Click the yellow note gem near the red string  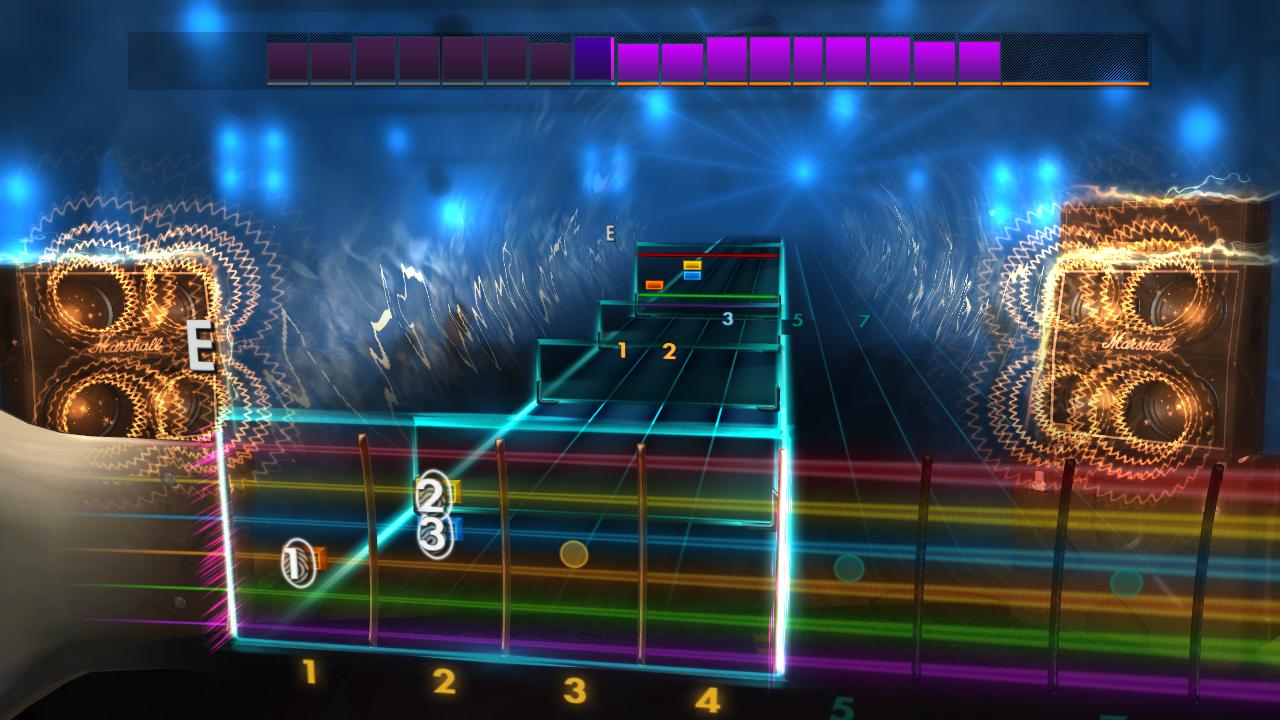pyautogui.click(x=692, y=265)
